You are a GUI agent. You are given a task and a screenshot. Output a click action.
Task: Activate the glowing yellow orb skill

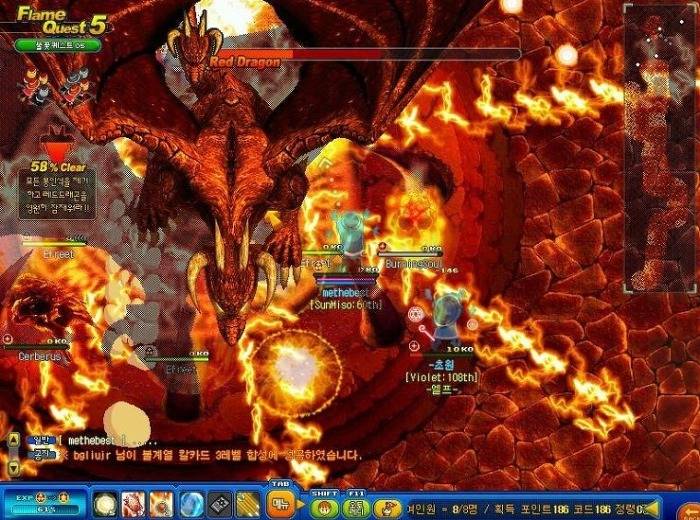tap(105, 504)
